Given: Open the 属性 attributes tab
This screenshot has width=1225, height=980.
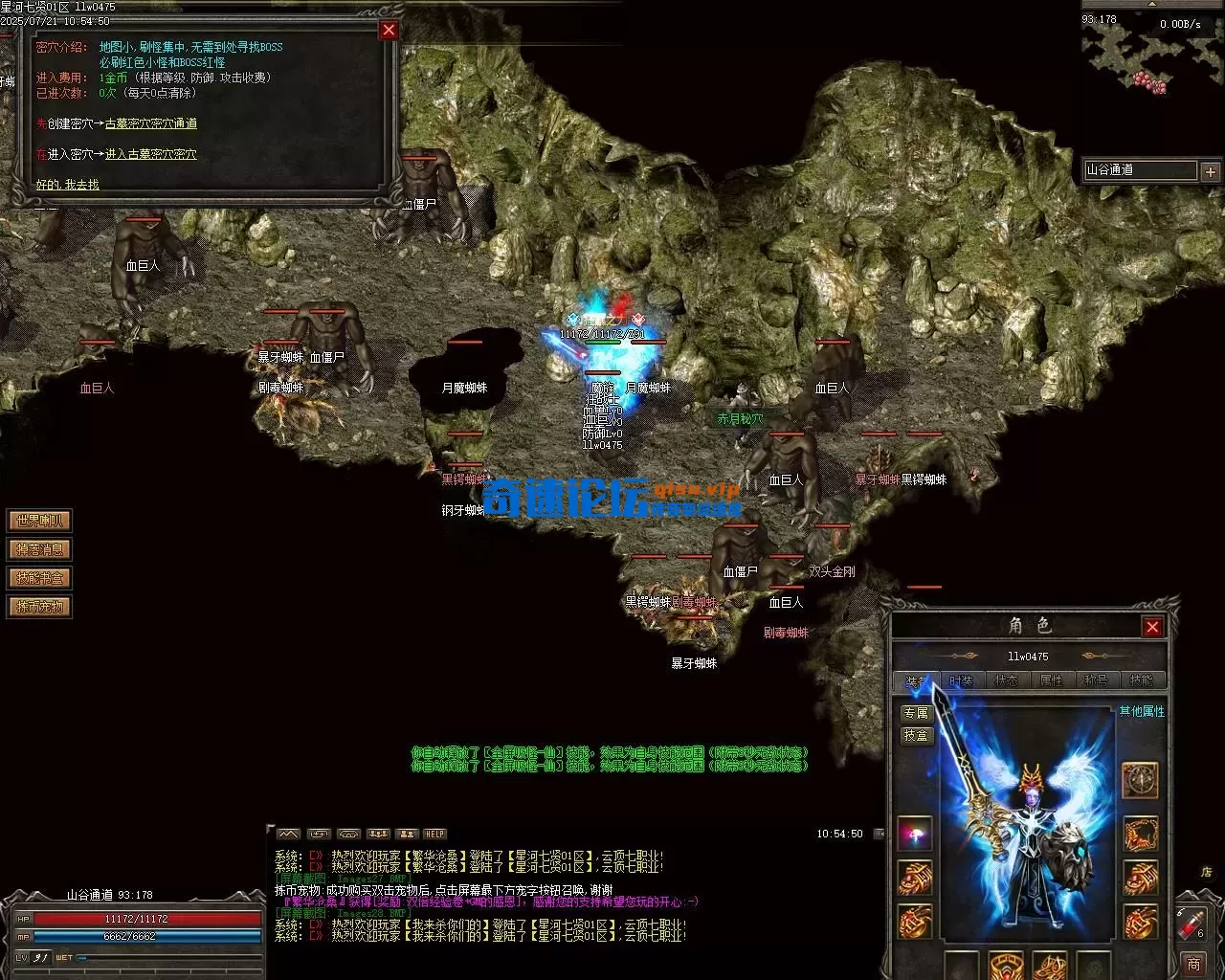Looking at the screenshot, I should coord(1051,680).
